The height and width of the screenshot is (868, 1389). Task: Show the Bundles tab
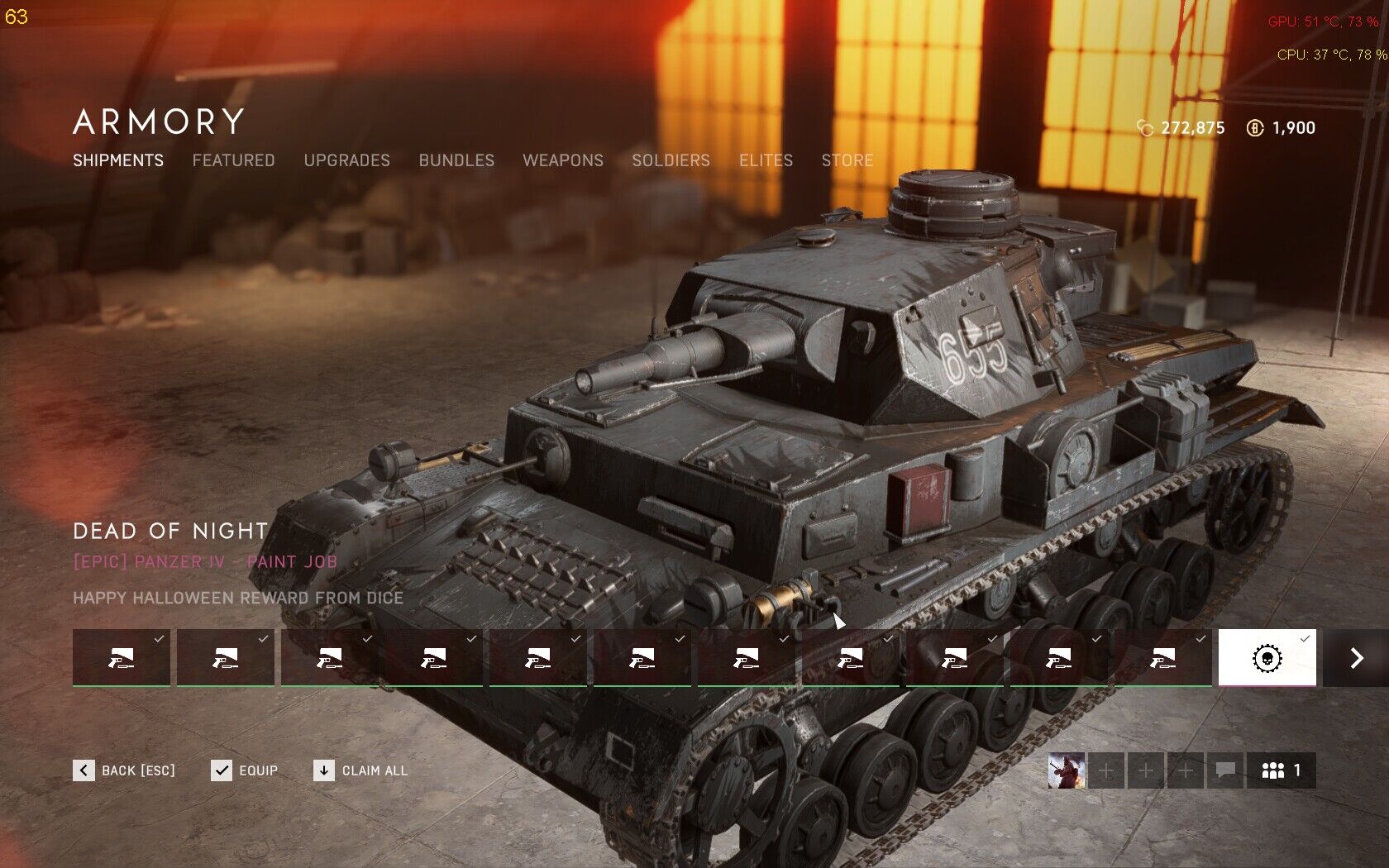[456, 160]
